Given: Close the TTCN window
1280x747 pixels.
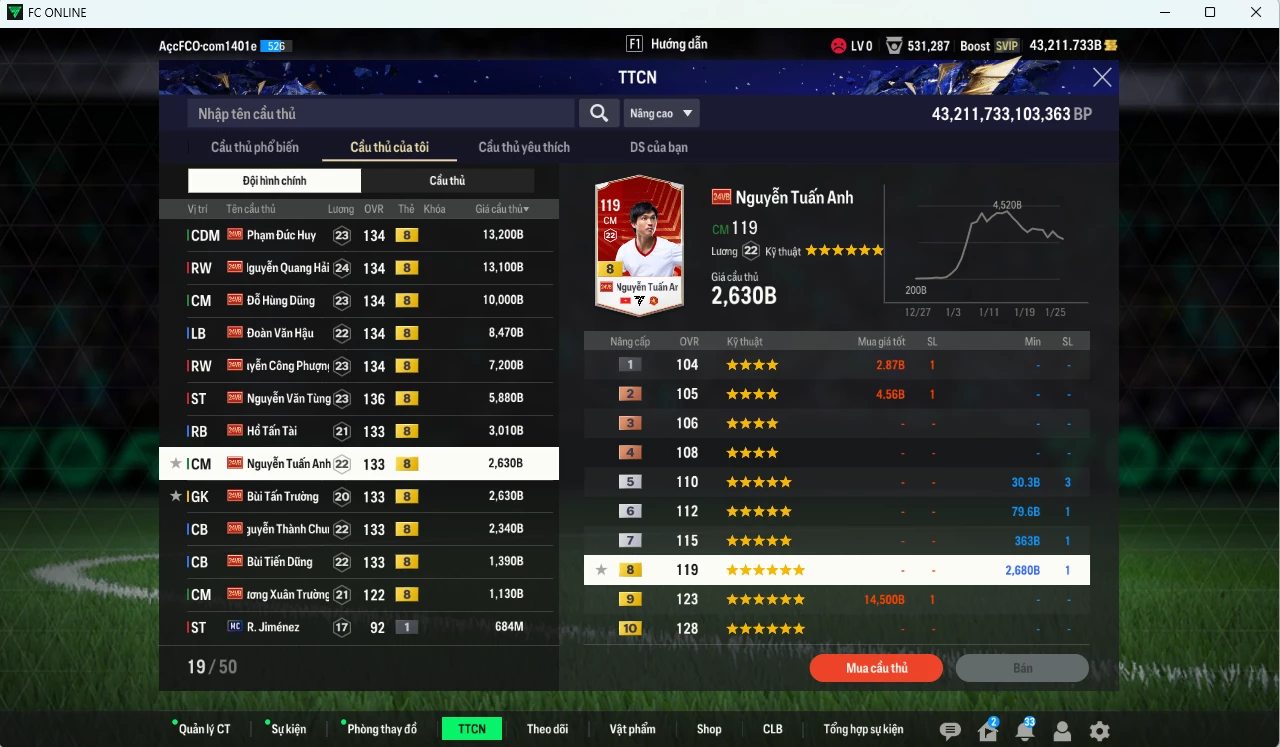Looking at the screenshot, I should click(1102, 78).
